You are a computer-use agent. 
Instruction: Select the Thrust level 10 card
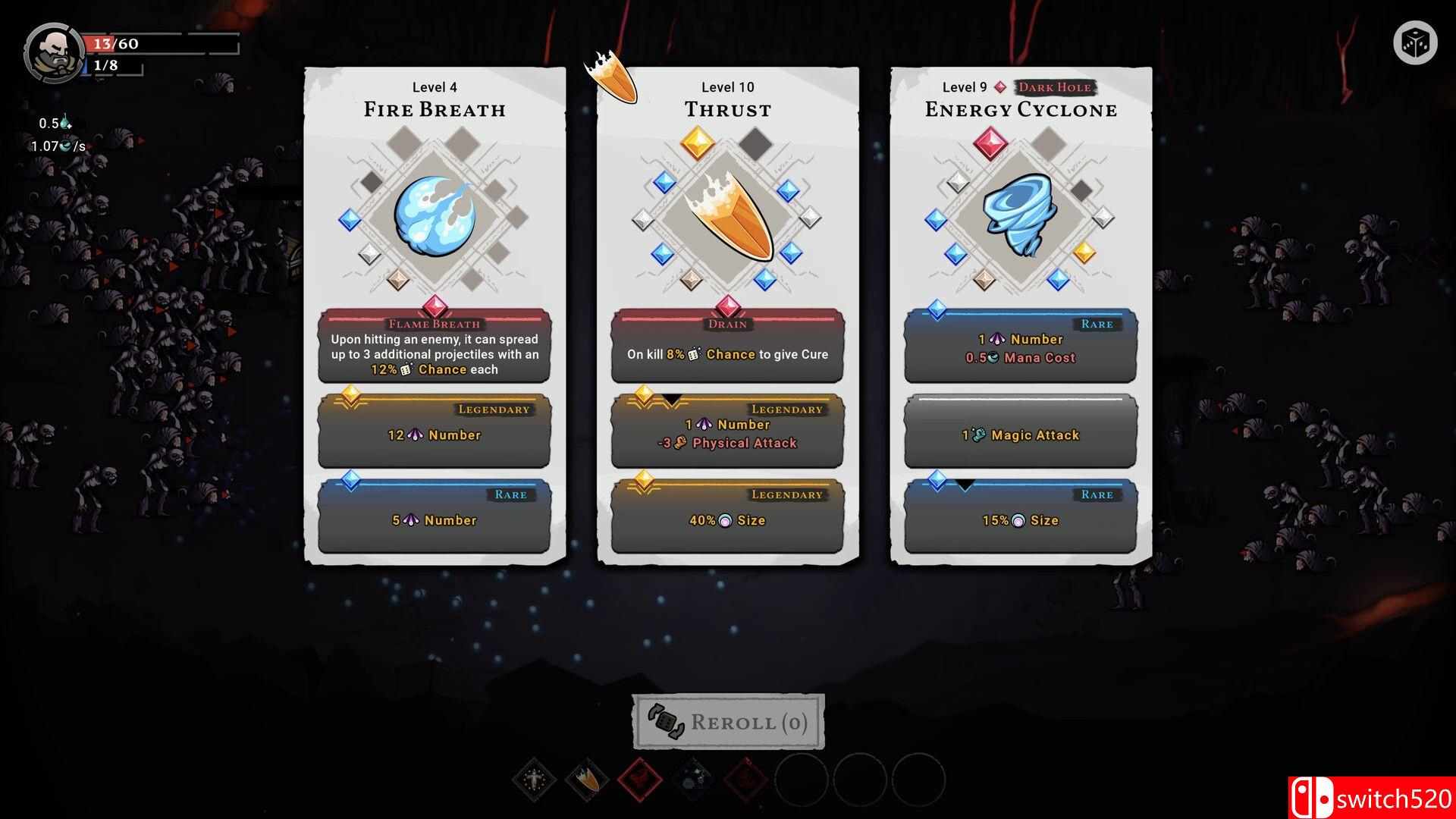pyautogui.click(x=727, y=315)
